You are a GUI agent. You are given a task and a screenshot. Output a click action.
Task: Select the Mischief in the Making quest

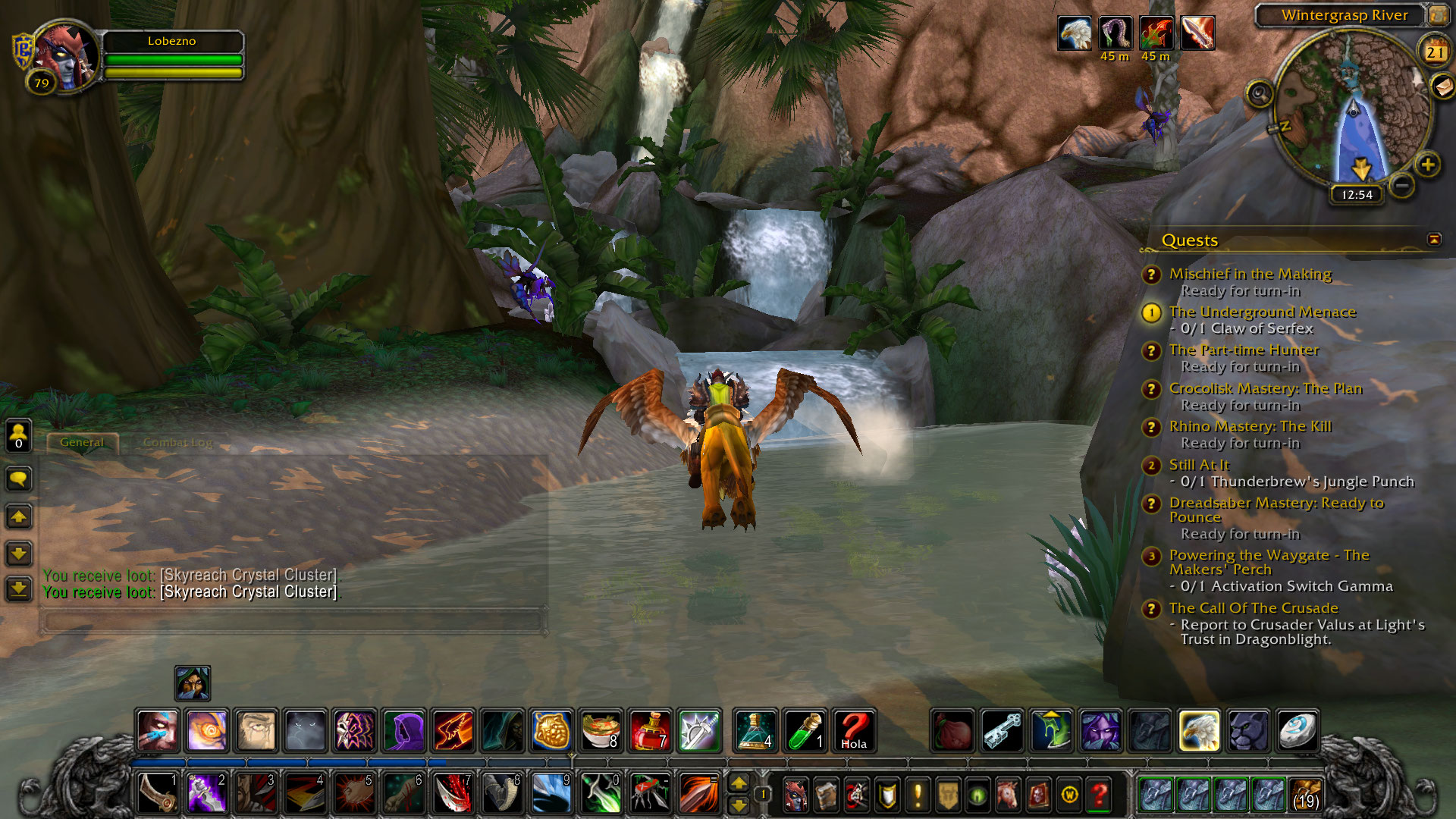[x=1250, y=274]
